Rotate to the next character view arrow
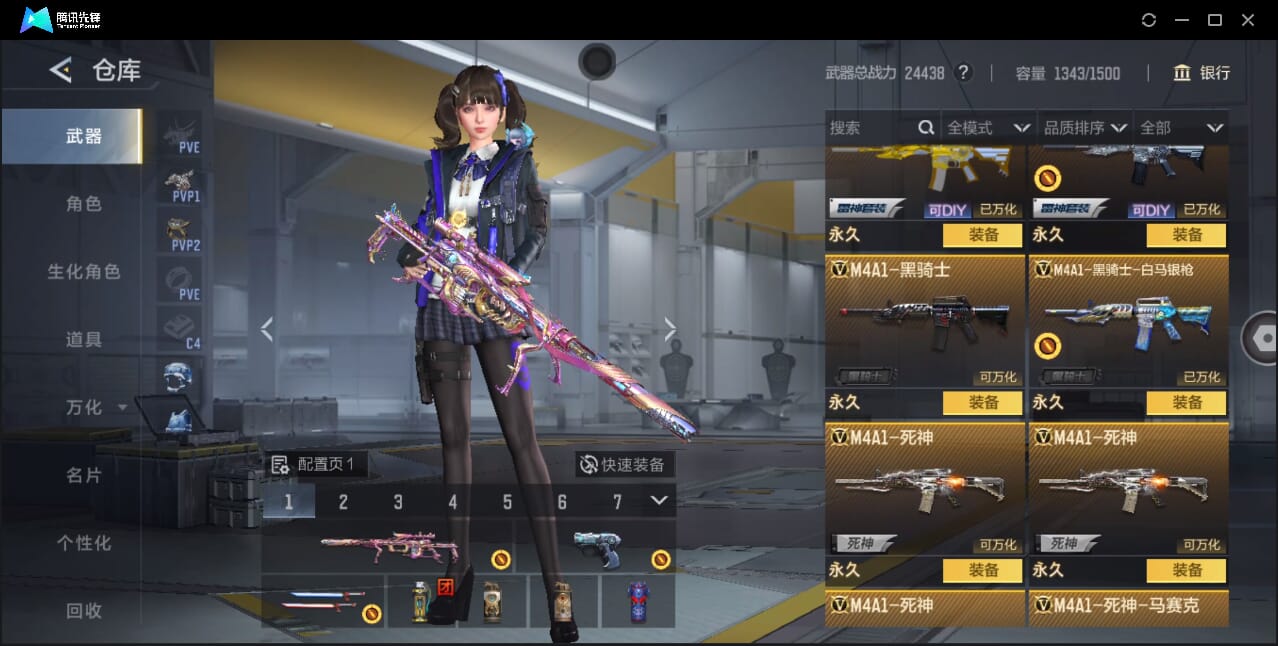The height and width of the screenshot is (646, 1278). point(670,329)
